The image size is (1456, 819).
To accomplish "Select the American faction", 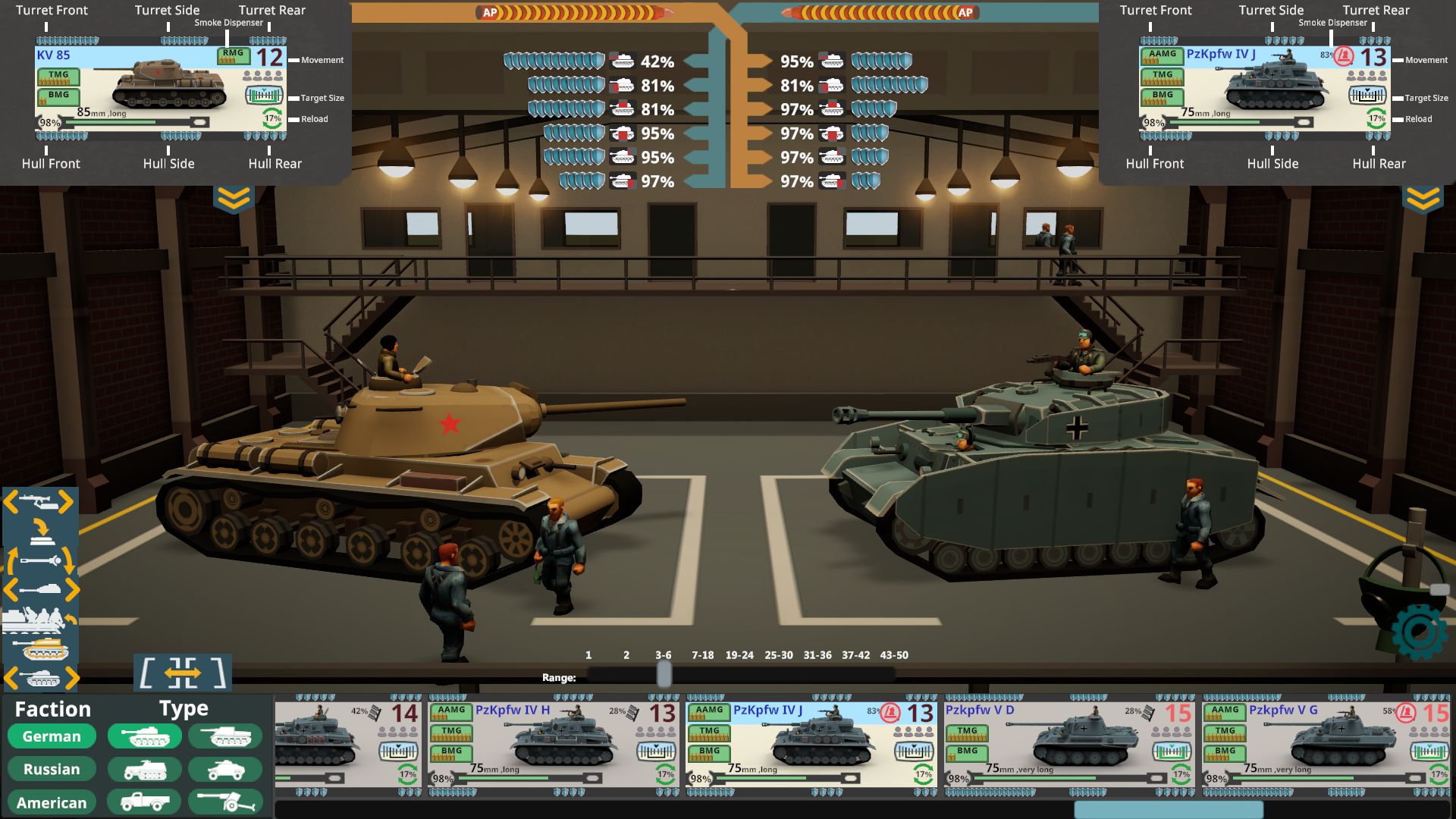I will [51, 802].
